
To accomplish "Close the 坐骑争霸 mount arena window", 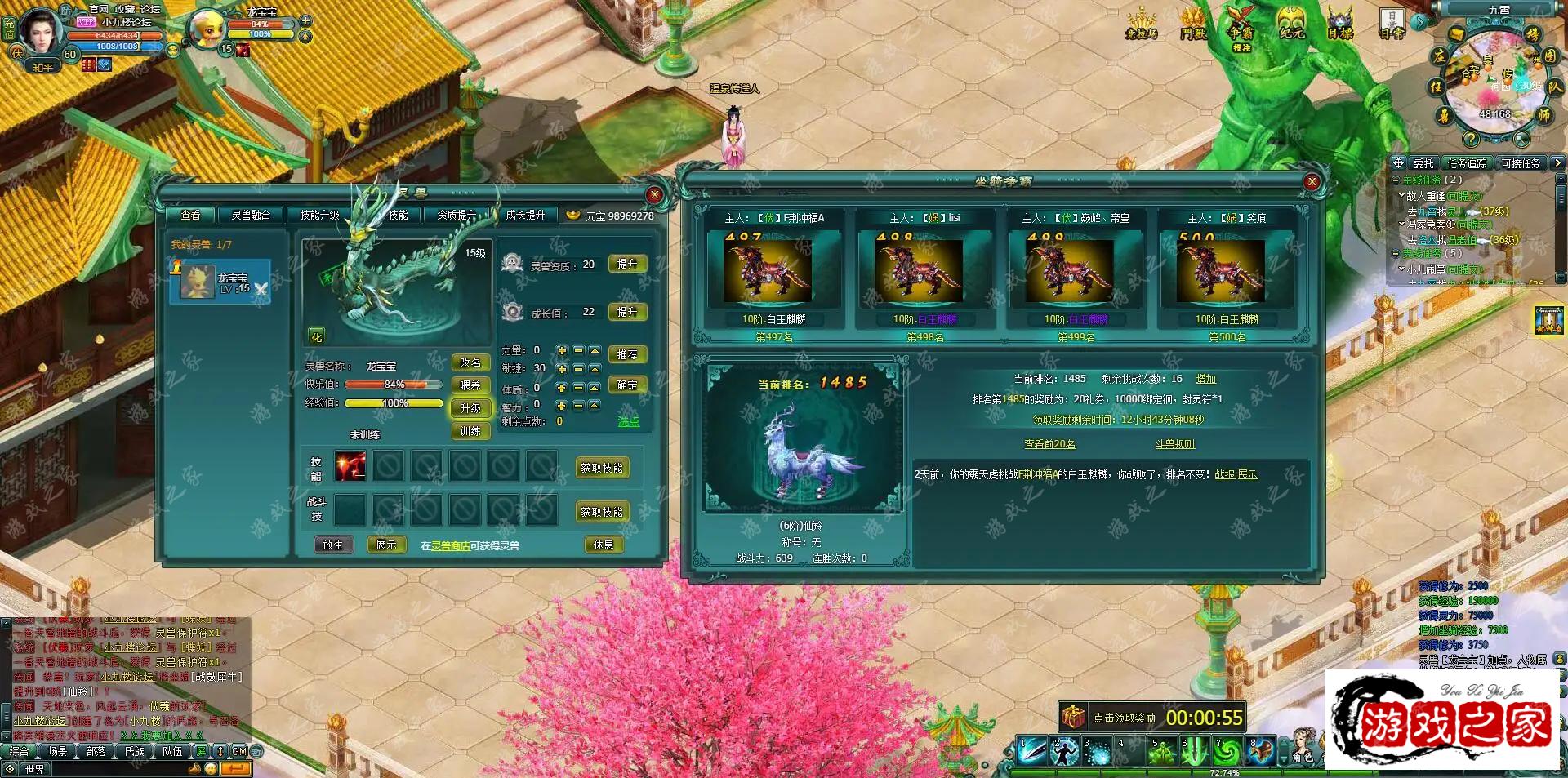I will 1312,182.
